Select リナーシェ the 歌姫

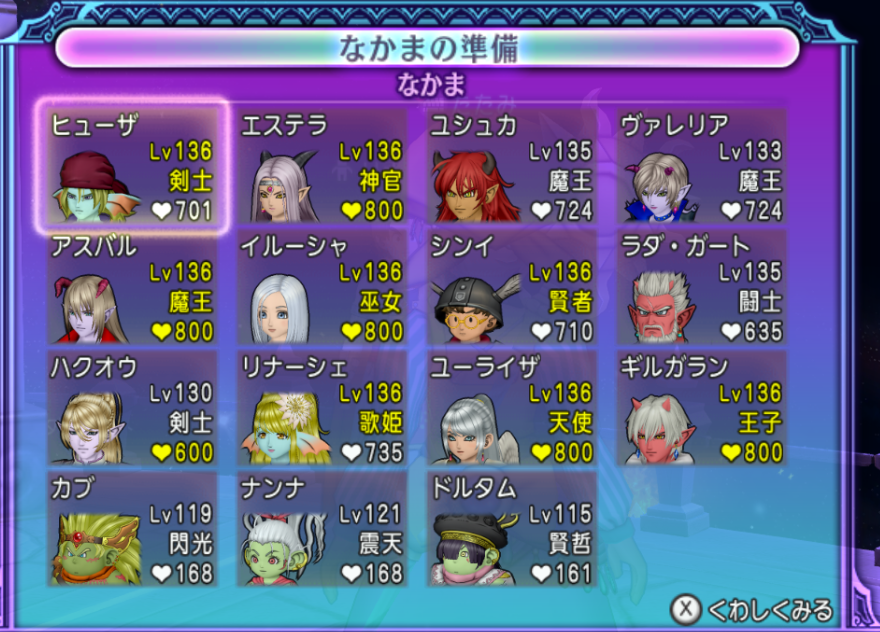pyautogui.click(x=322, y=408)
